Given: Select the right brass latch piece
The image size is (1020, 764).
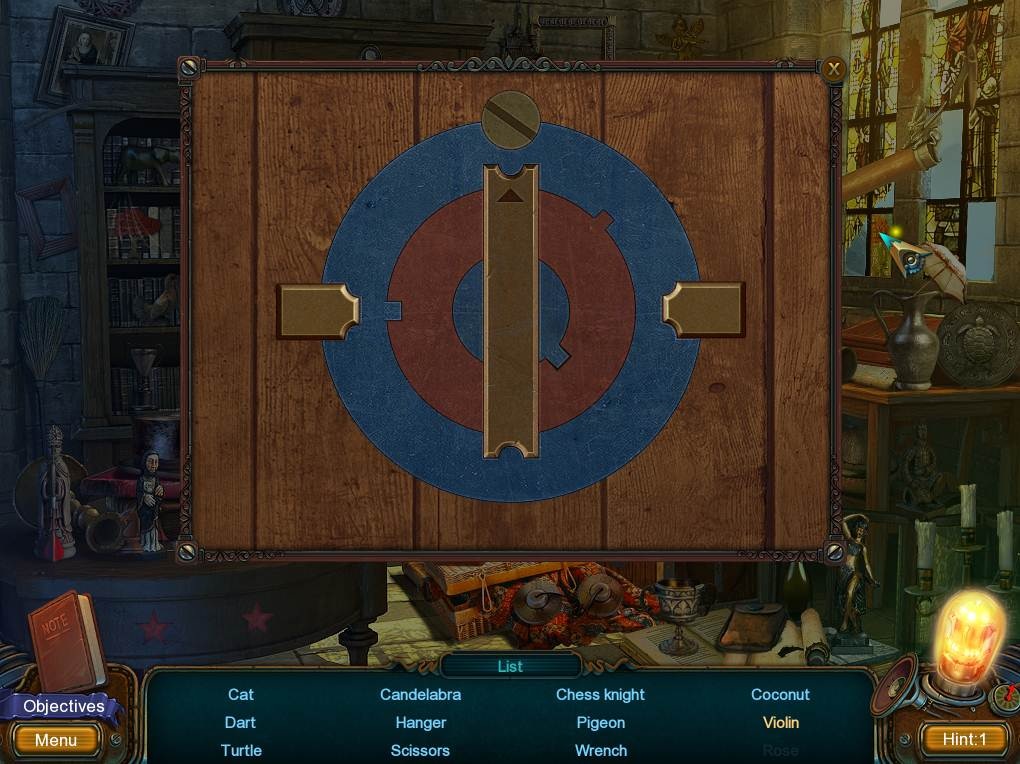Looking at the screenshot, I should [704, 310].
